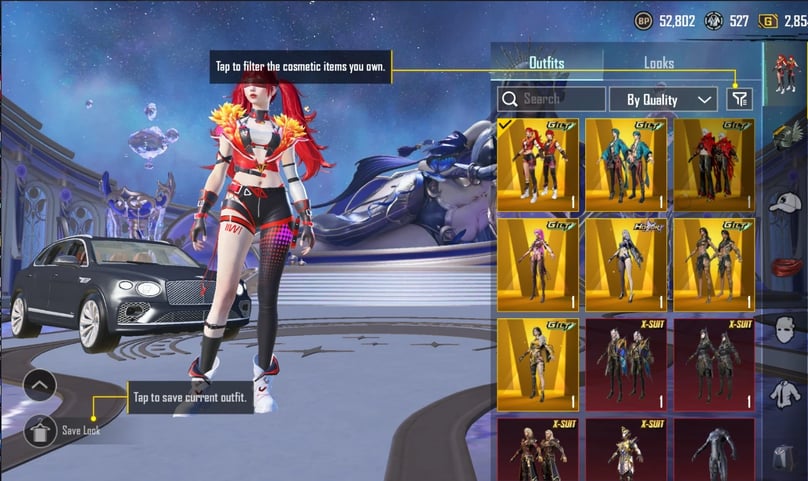The image size is (808, 481).
Task: Open the red coiled-rope category icon
Action: tap(786, 267)
